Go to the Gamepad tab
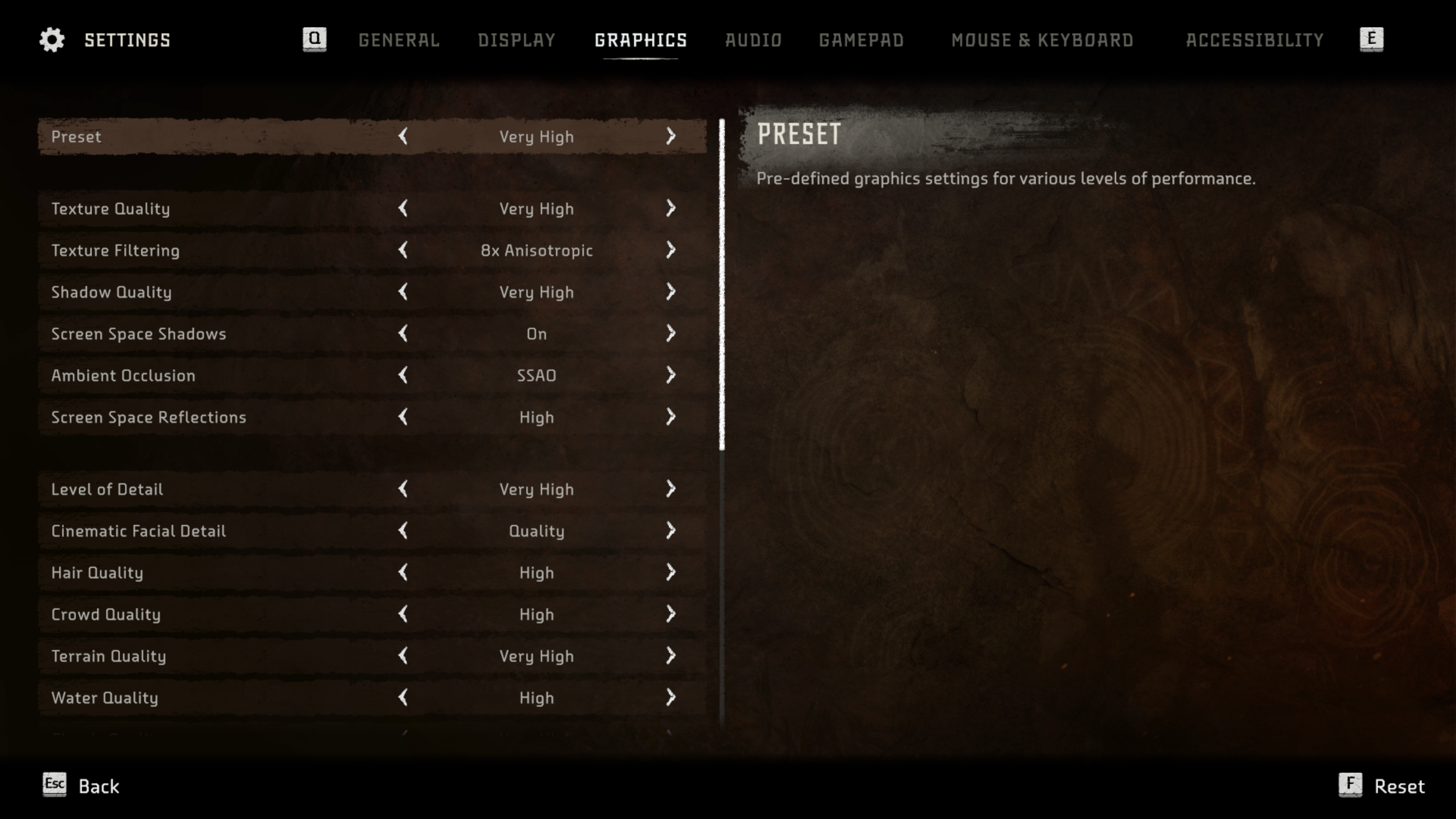 coord(861,40)
